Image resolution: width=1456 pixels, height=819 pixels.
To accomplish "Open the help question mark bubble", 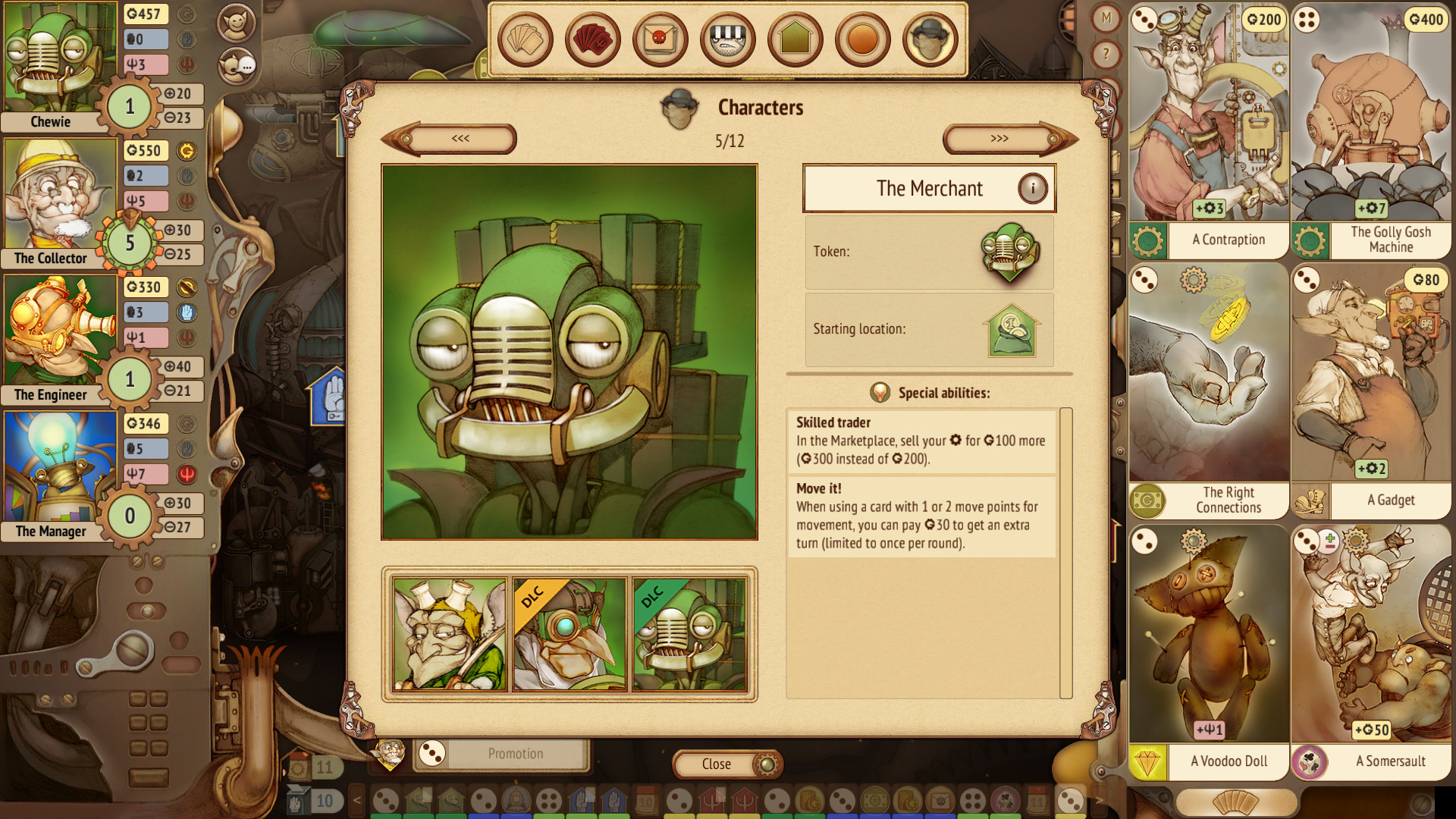I will tap(1106, 53).
